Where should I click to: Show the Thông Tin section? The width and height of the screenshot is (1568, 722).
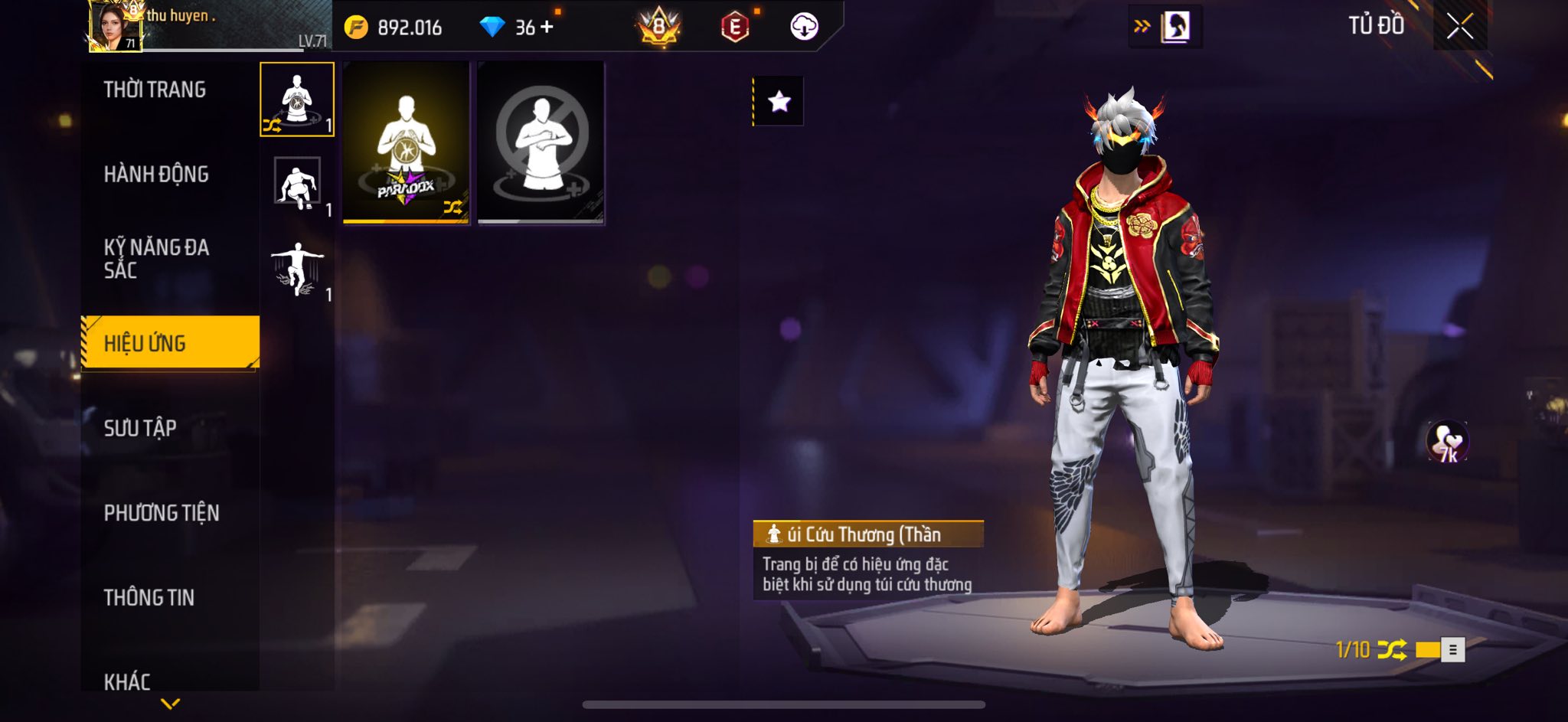(x=149, y=597)
